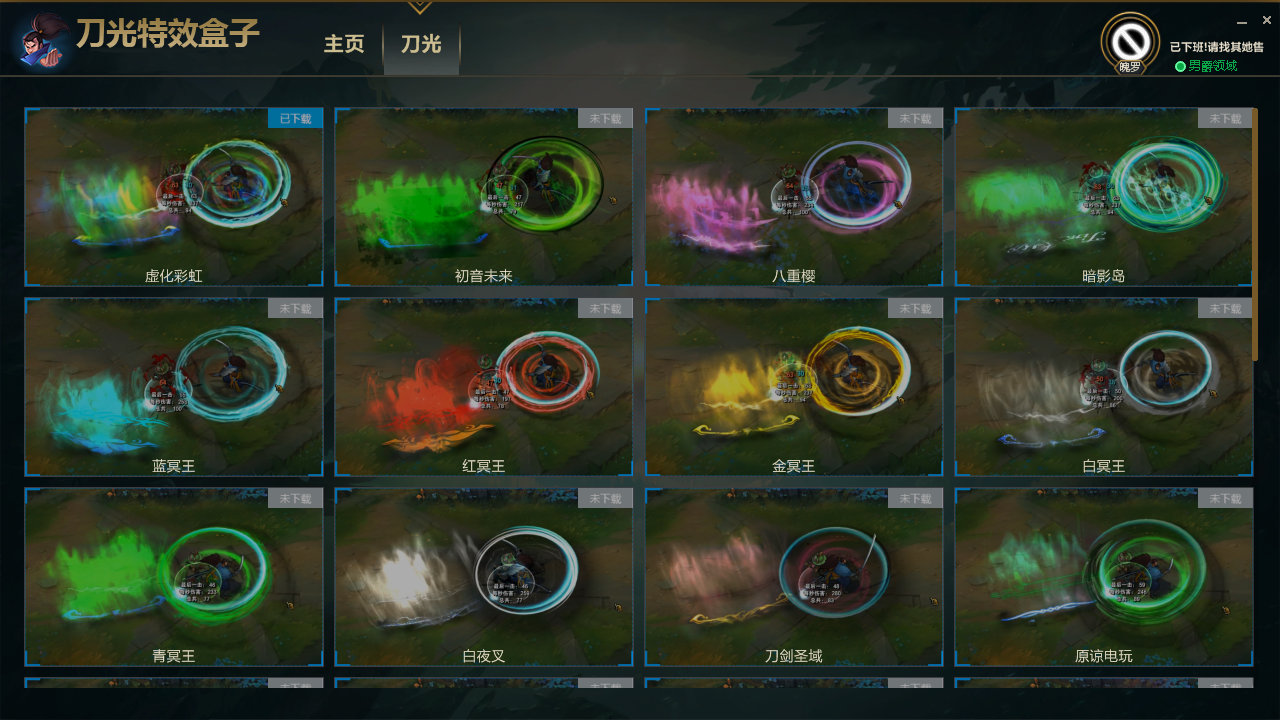Viewport: 1280px width, 720px height.
Task: Click the 男爵领域 status label
Action: tap(1212, 66)
